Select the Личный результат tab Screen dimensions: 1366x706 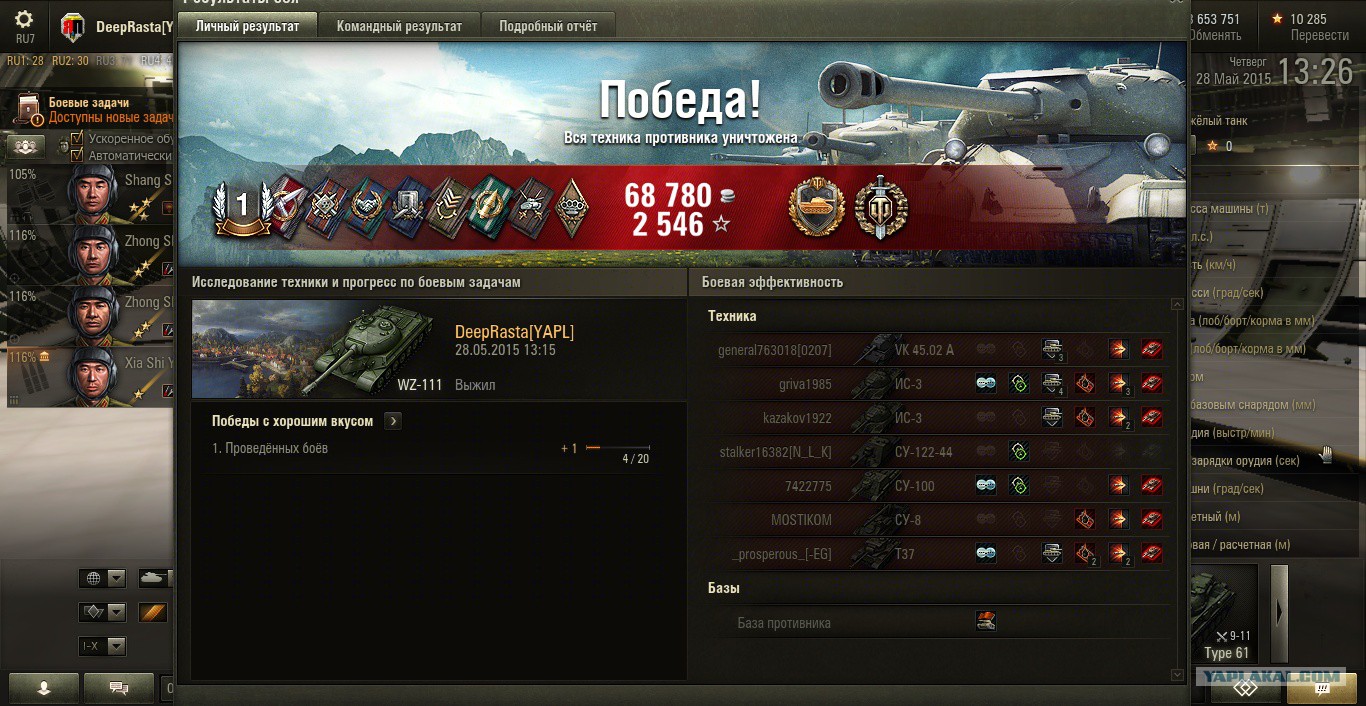pyautogui.click(x=247, y=26)
